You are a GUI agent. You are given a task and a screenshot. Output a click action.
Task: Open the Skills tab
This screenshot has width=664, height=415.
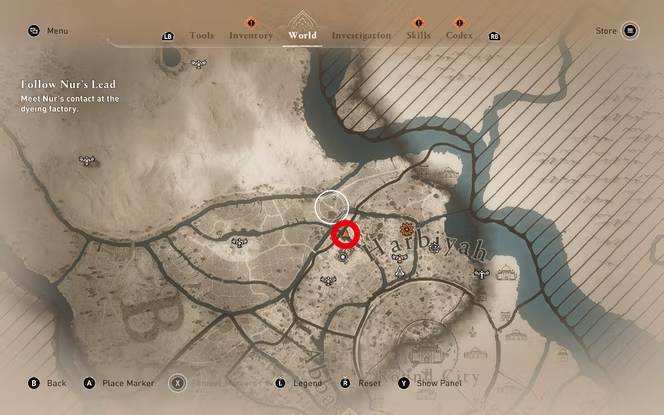pyautogui.click(x=418, y=35)
